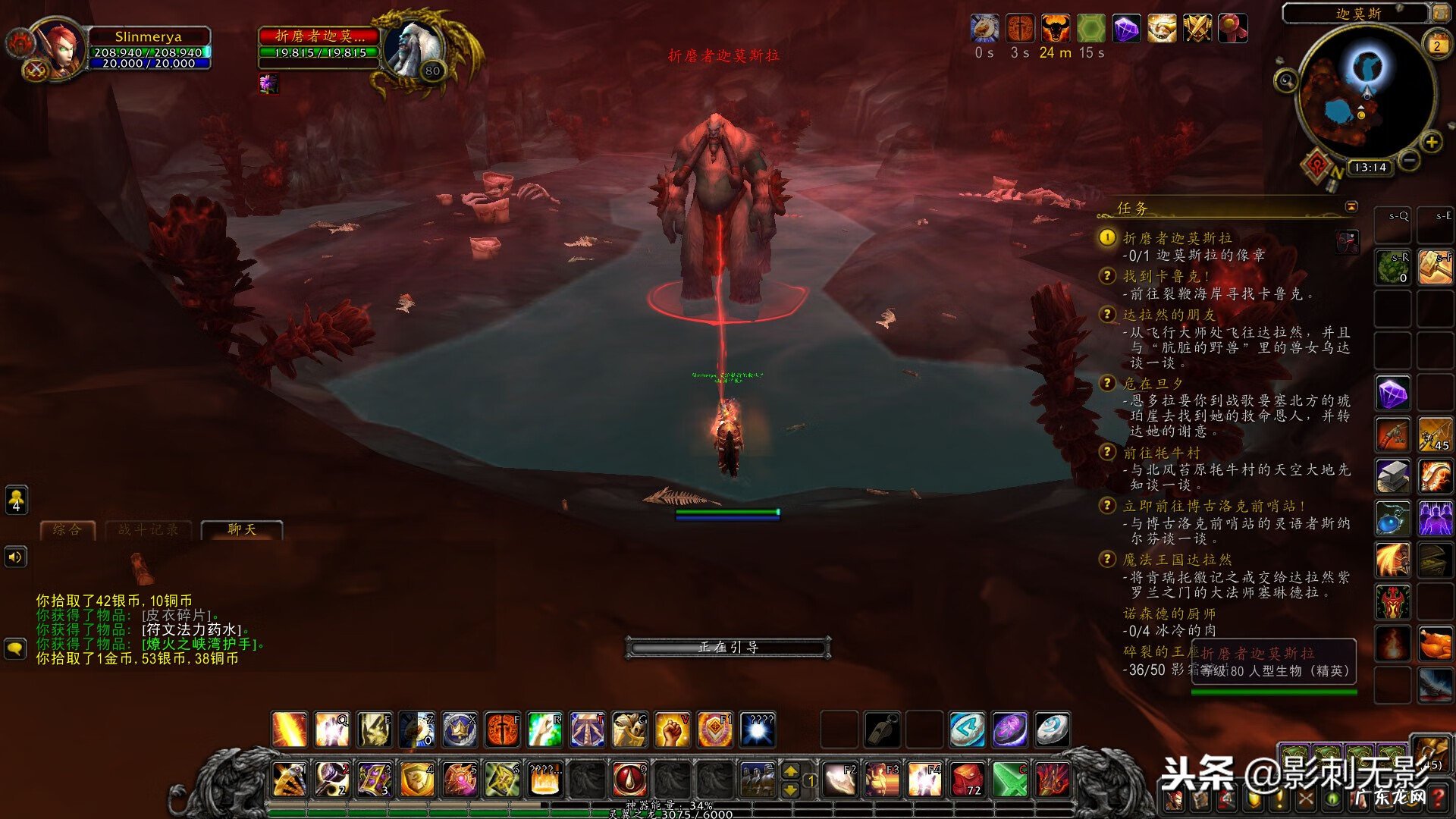
Task: Click the minimap tracking magnifier button
Action: click(x=1286, y=80)
